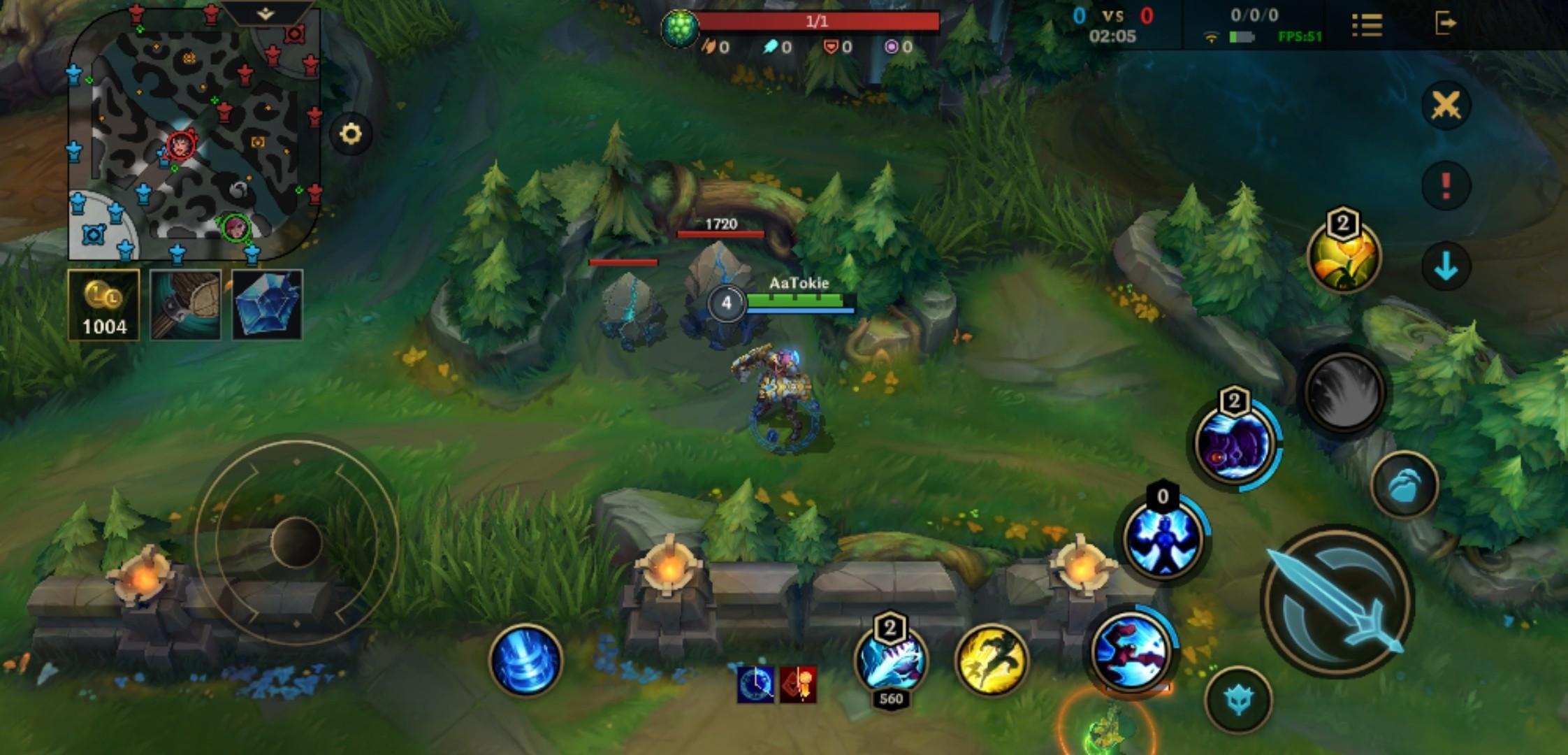This screenshot has width=1568, height=755.
Task: Activate the yellow running figure Ghost spell
Action: pos(991,661)
